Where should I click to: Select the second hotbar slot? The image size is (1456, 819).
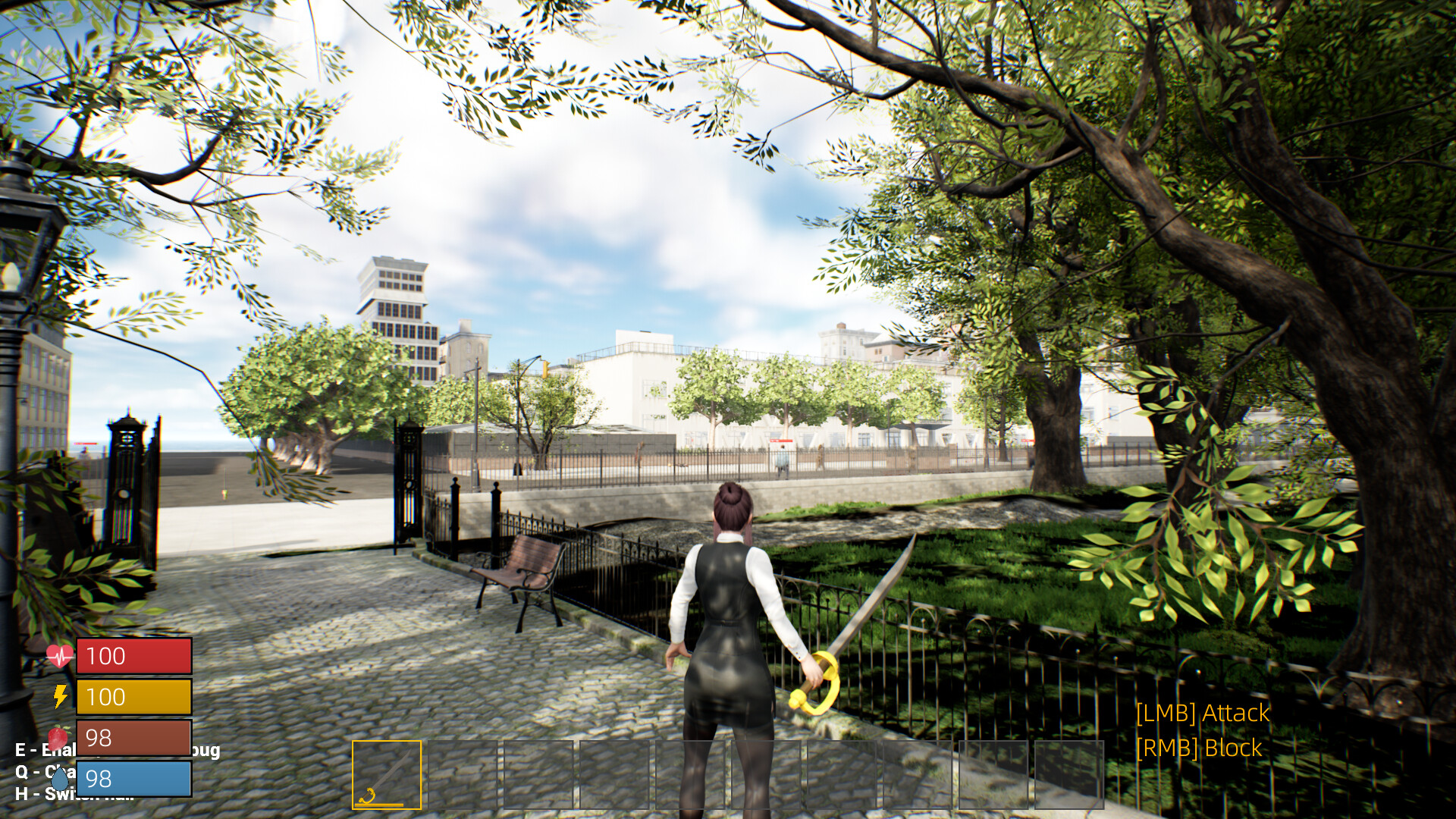463,773
